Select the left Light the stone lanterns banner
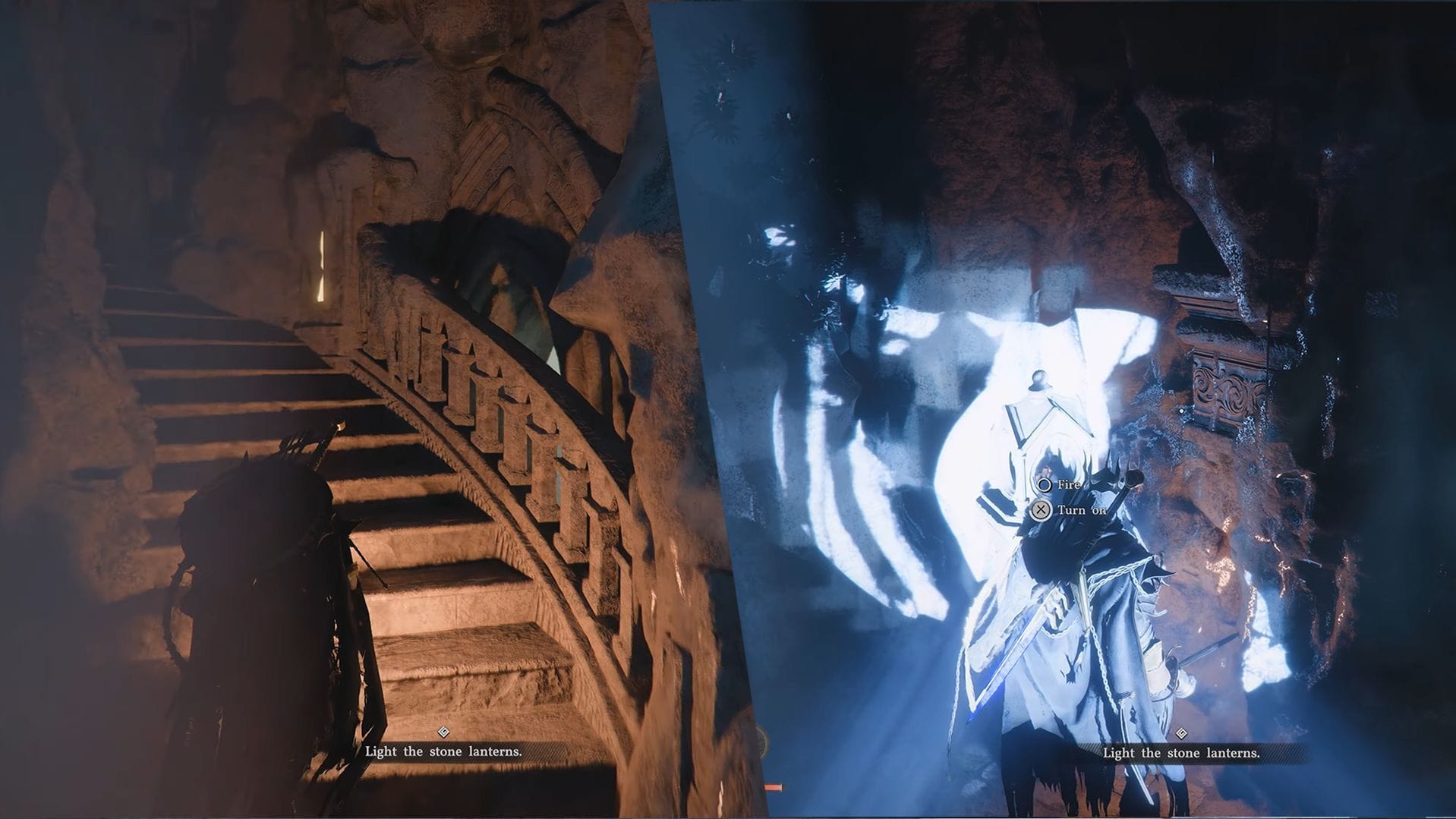This screenshot has height=819, width=1456. tap(444, 752)
